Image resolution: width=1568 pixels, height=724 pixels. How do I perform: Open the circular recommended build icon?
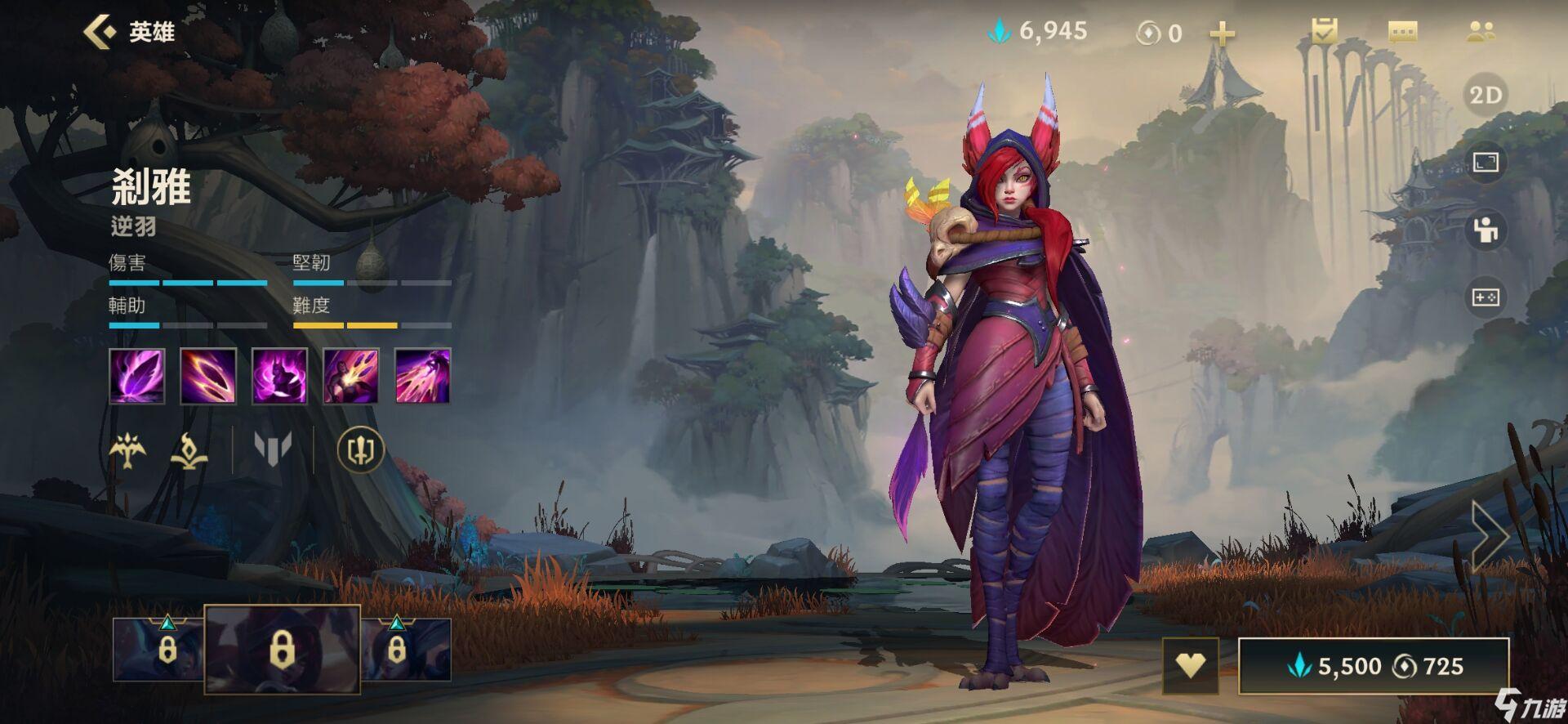pyautogui.click(x=360, y=449)
